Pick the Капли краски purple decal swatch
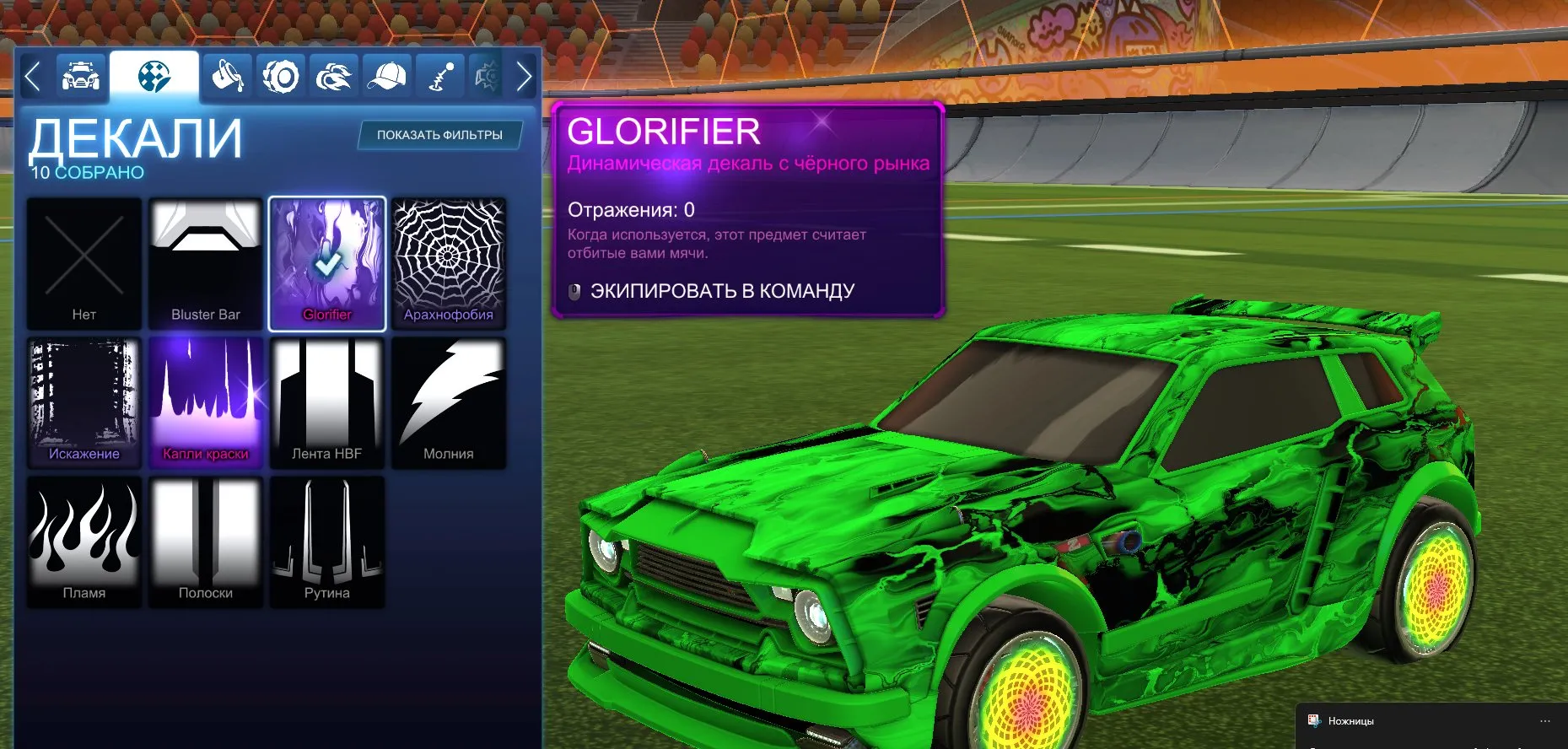 pyautogui.click(x=205, y=401)
